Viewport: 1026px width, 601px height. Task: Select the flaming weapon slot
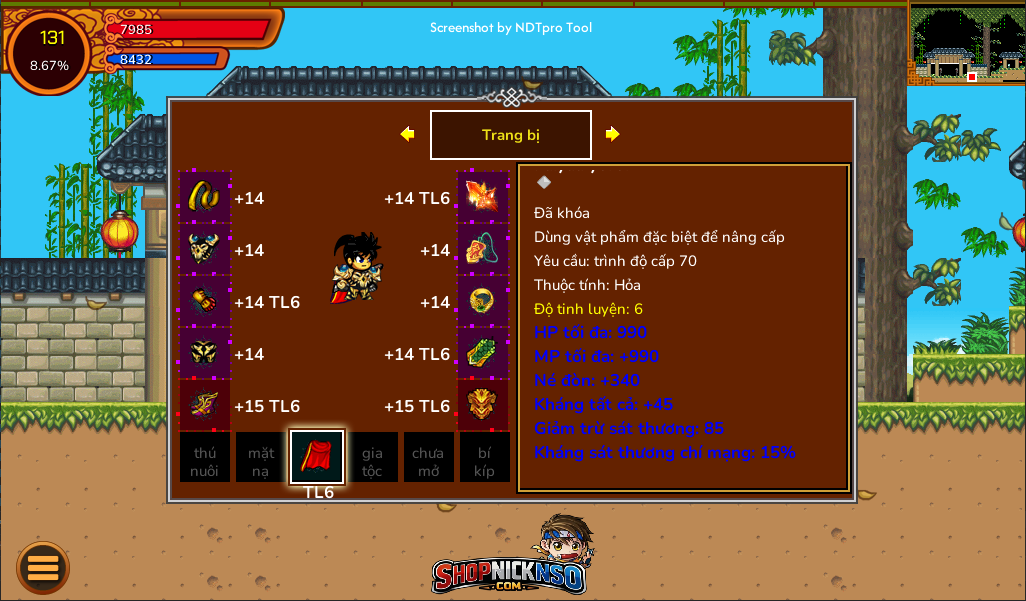click(483, 197)
